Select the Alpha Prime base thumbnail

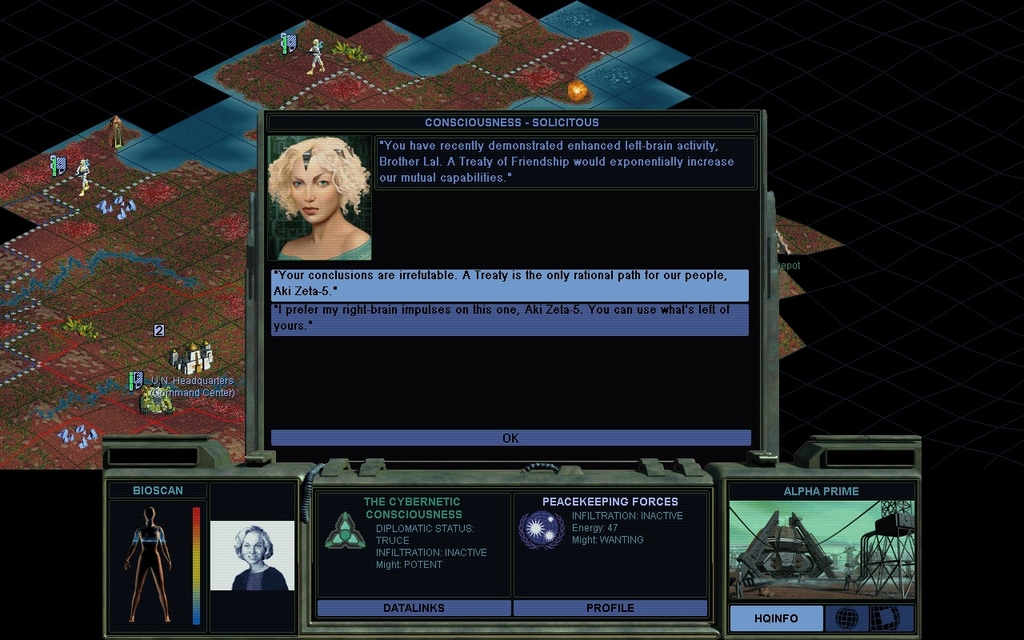click(821, 549)
